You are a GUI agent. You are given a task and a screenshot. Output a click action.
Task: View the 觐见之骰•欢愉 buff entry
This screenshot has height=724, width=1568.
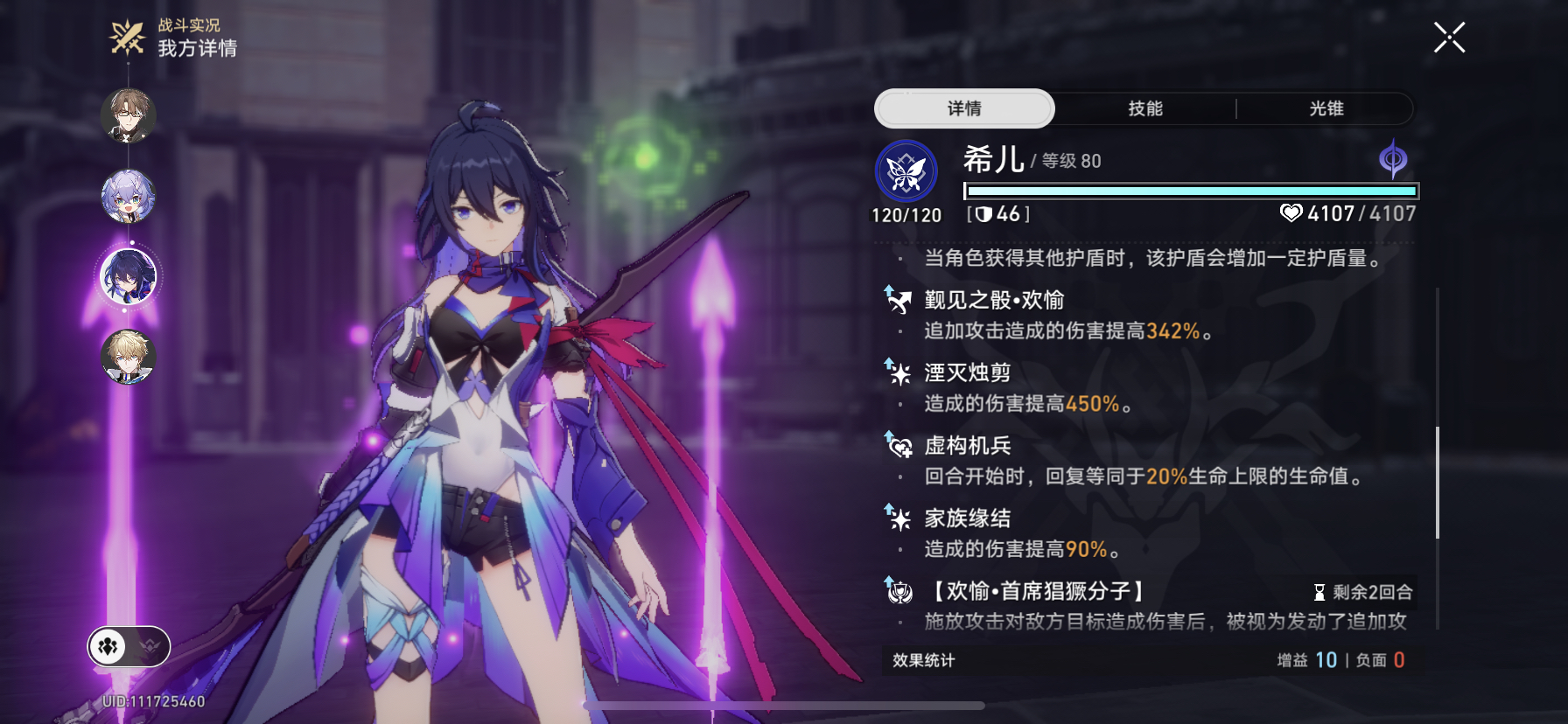[994, 301]
